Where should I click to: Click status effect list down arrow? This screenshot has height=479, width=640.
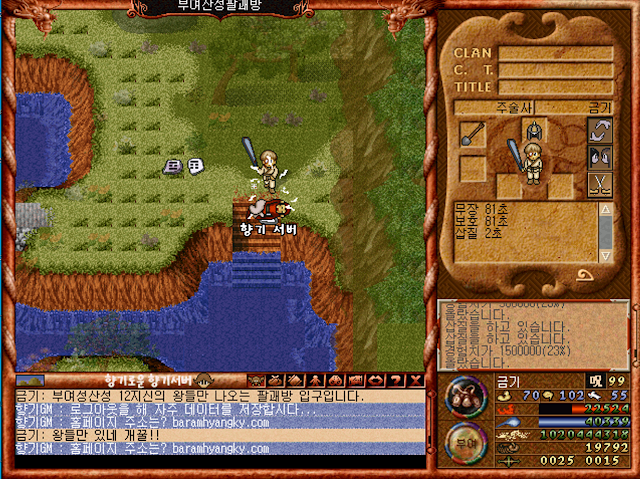click(x=604, y=257)
